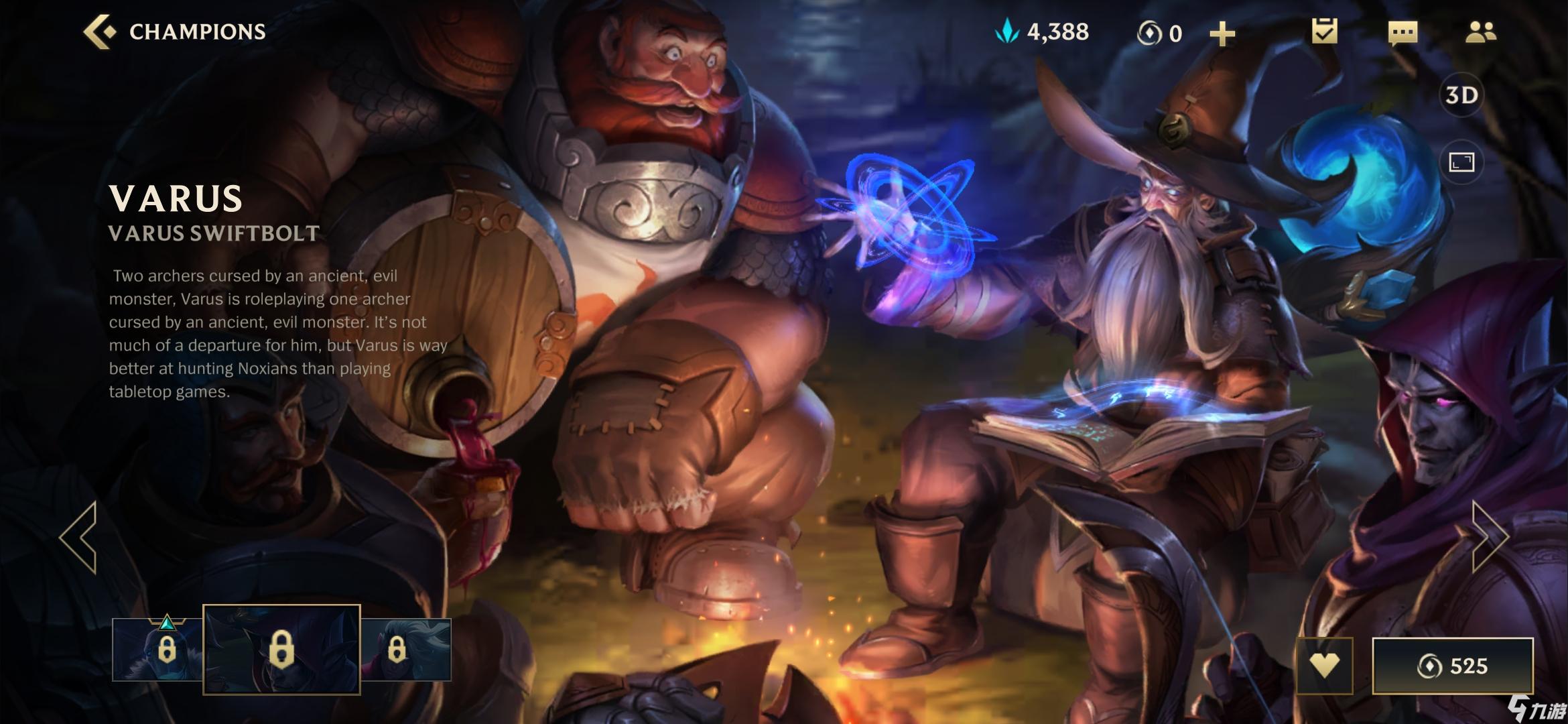Add more Wild Cores with the plus button

coord(1222,34)
